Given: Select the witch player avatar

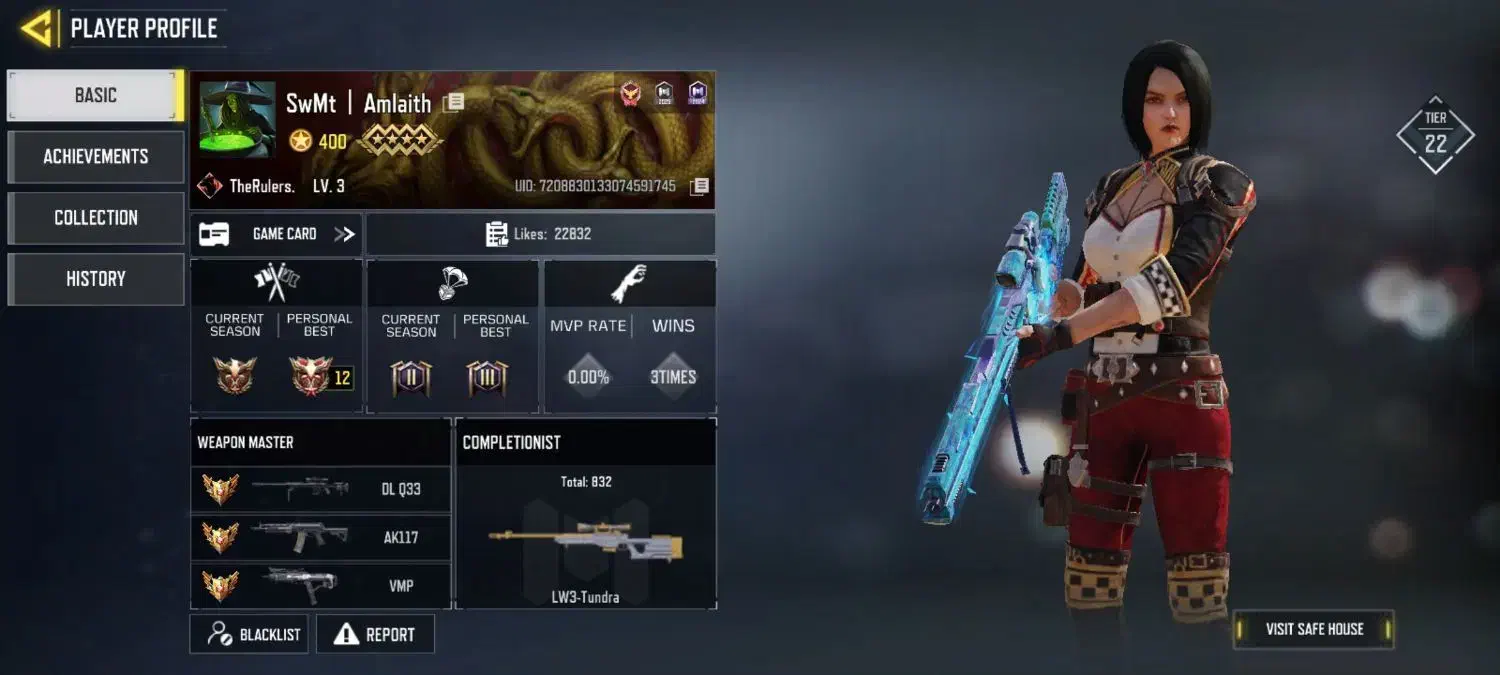Looking at the screenshot, I should (x=237, y=119).
